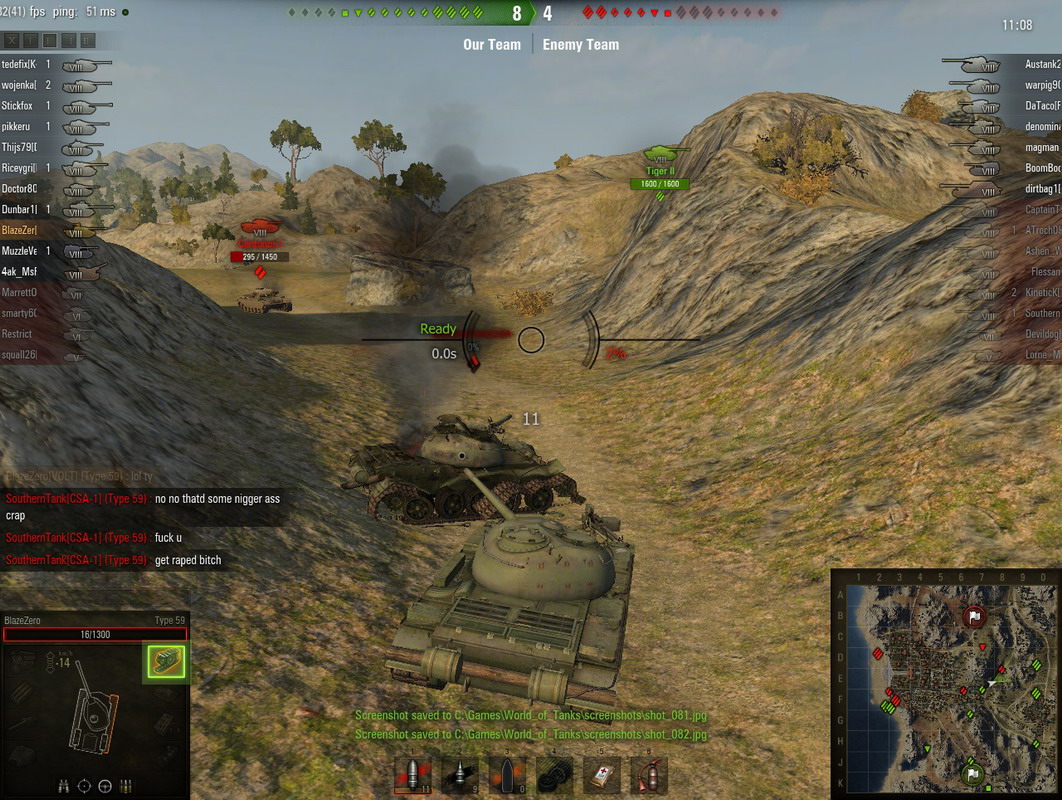Click the steering wheel driver icon

105,785
